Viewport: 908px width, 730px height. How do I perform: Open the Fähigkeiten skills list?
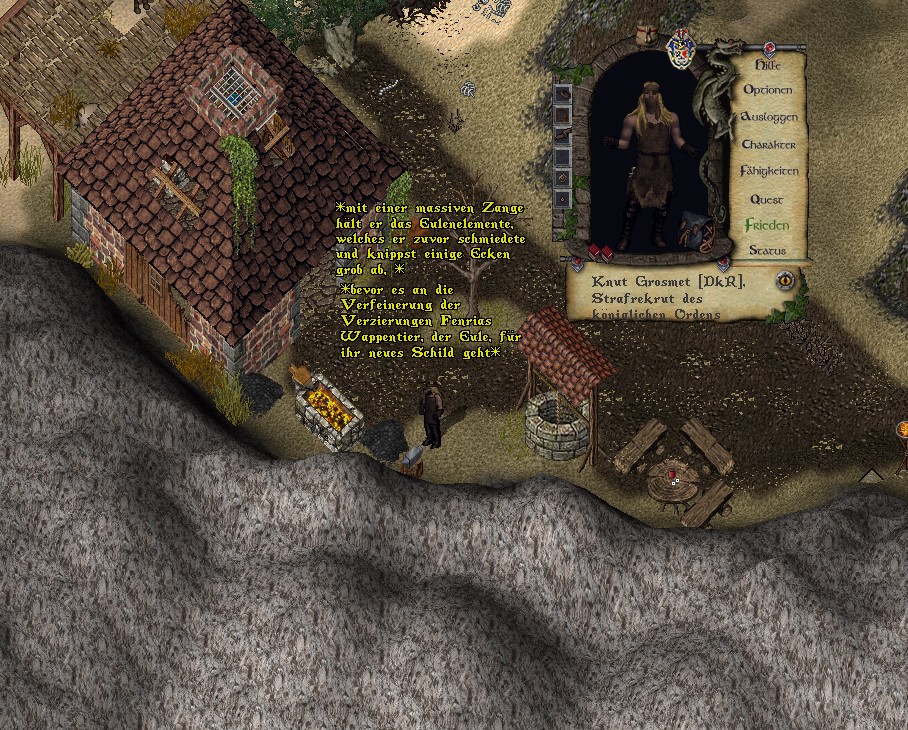(x=768, y=171)
